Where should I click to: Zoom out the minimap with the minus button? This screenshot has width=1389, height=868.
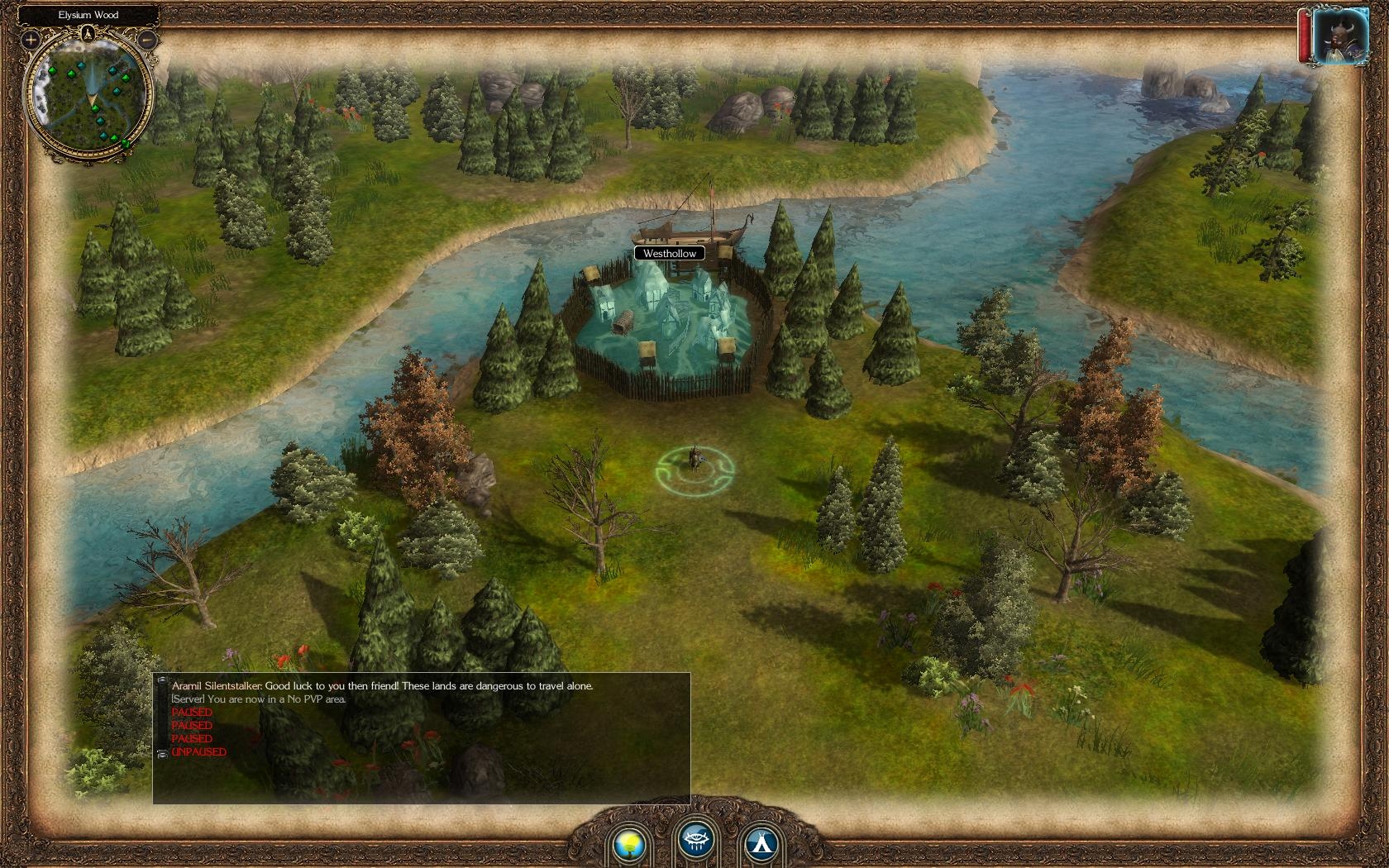[x=147, y=39]
